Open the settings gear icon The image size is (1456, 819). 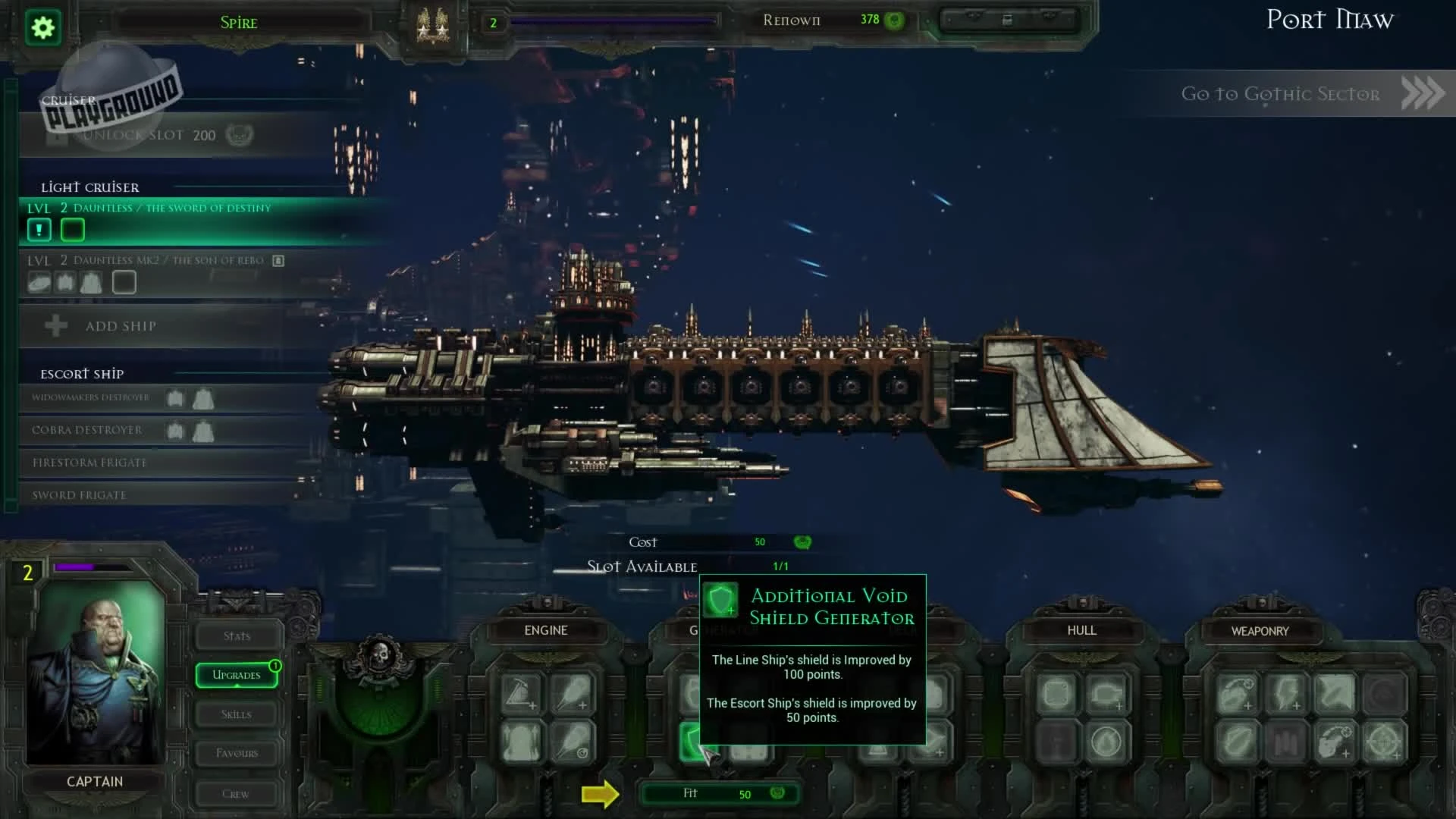[x=43, y=27]
